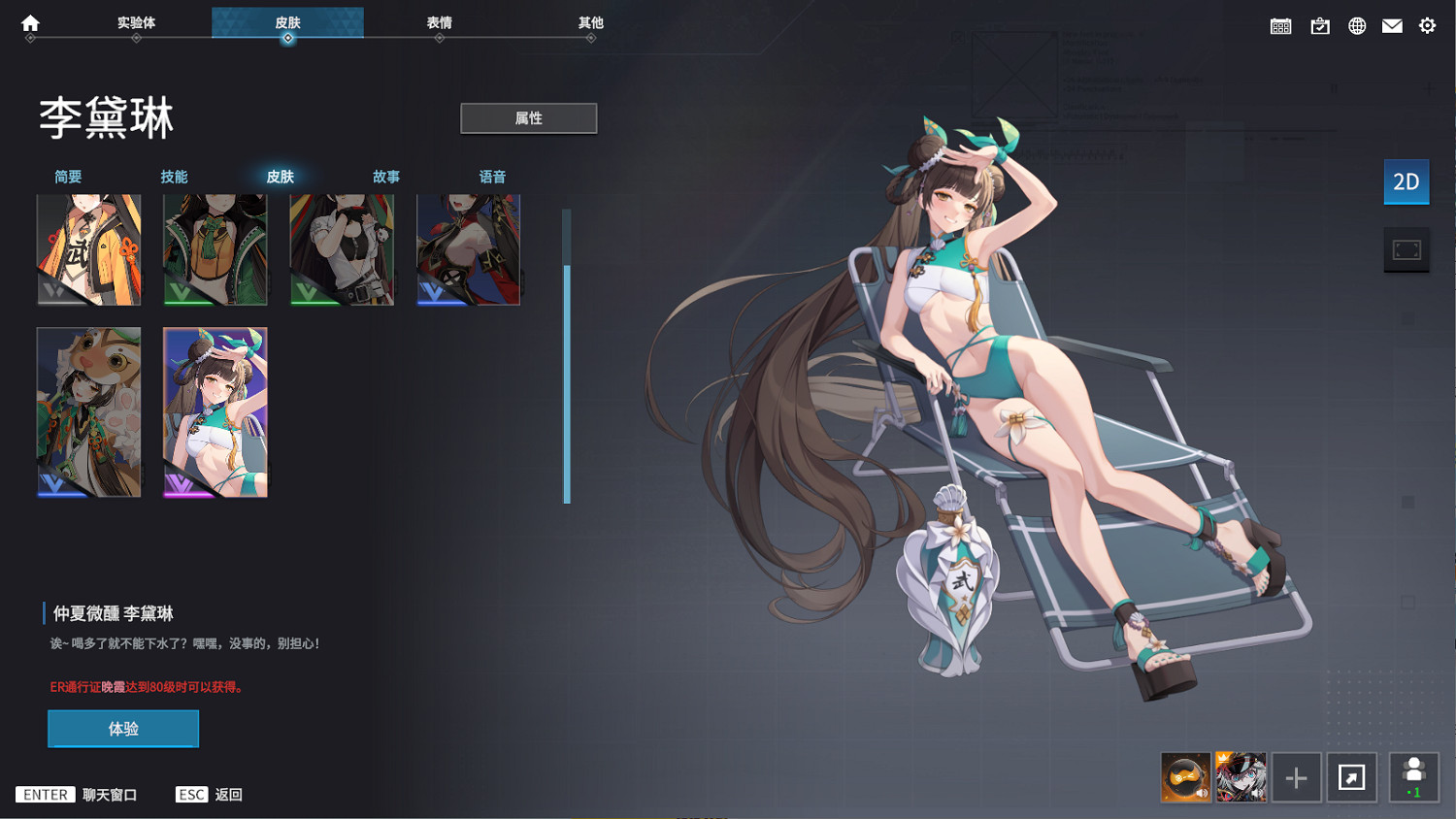Open the world/globe icon
The image size is (1456, 819).
1355,25
